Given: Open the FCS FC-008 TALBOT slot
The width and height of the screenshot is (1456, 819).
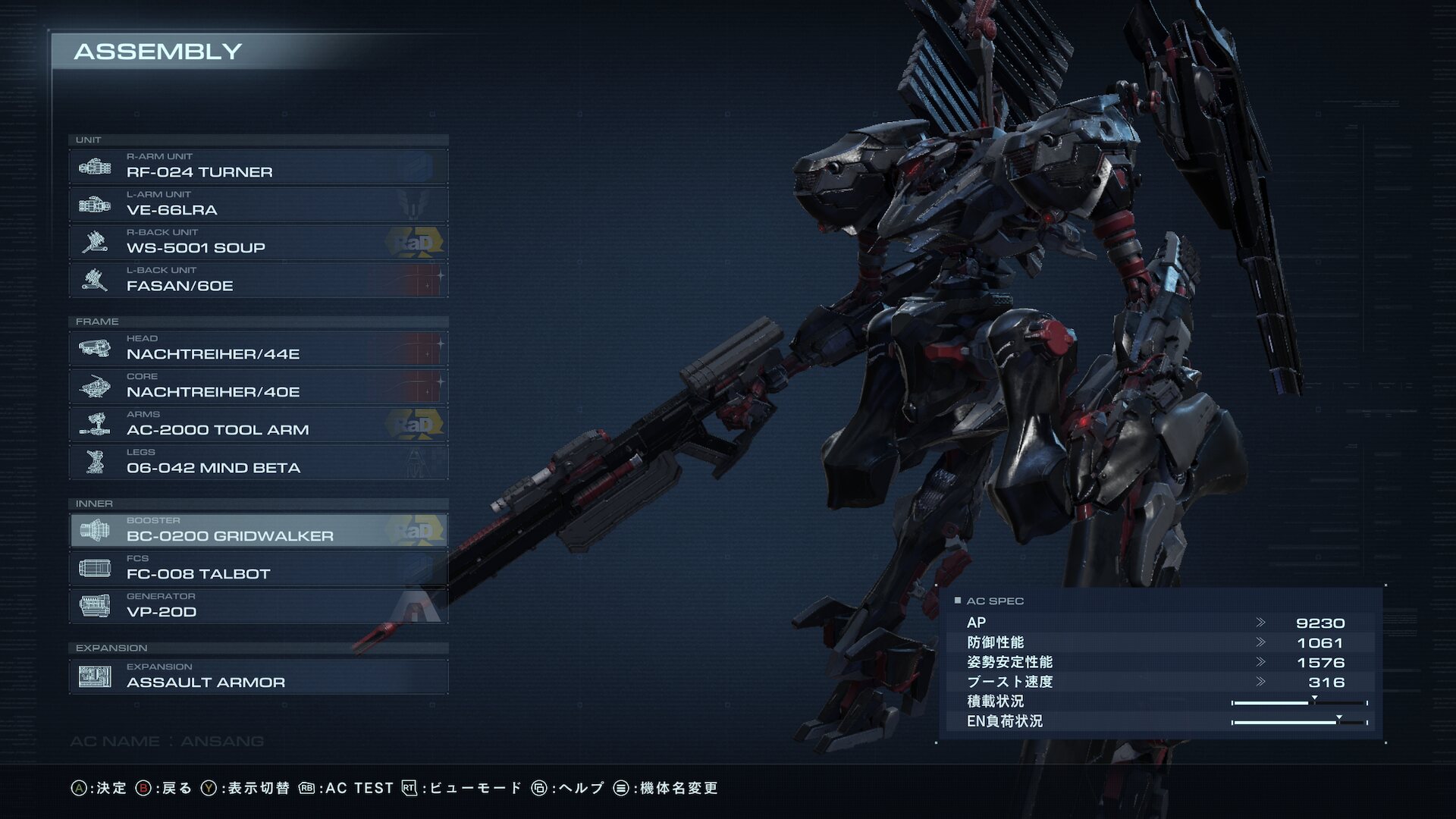Looking at the screenshot, I should pos(258,568).
